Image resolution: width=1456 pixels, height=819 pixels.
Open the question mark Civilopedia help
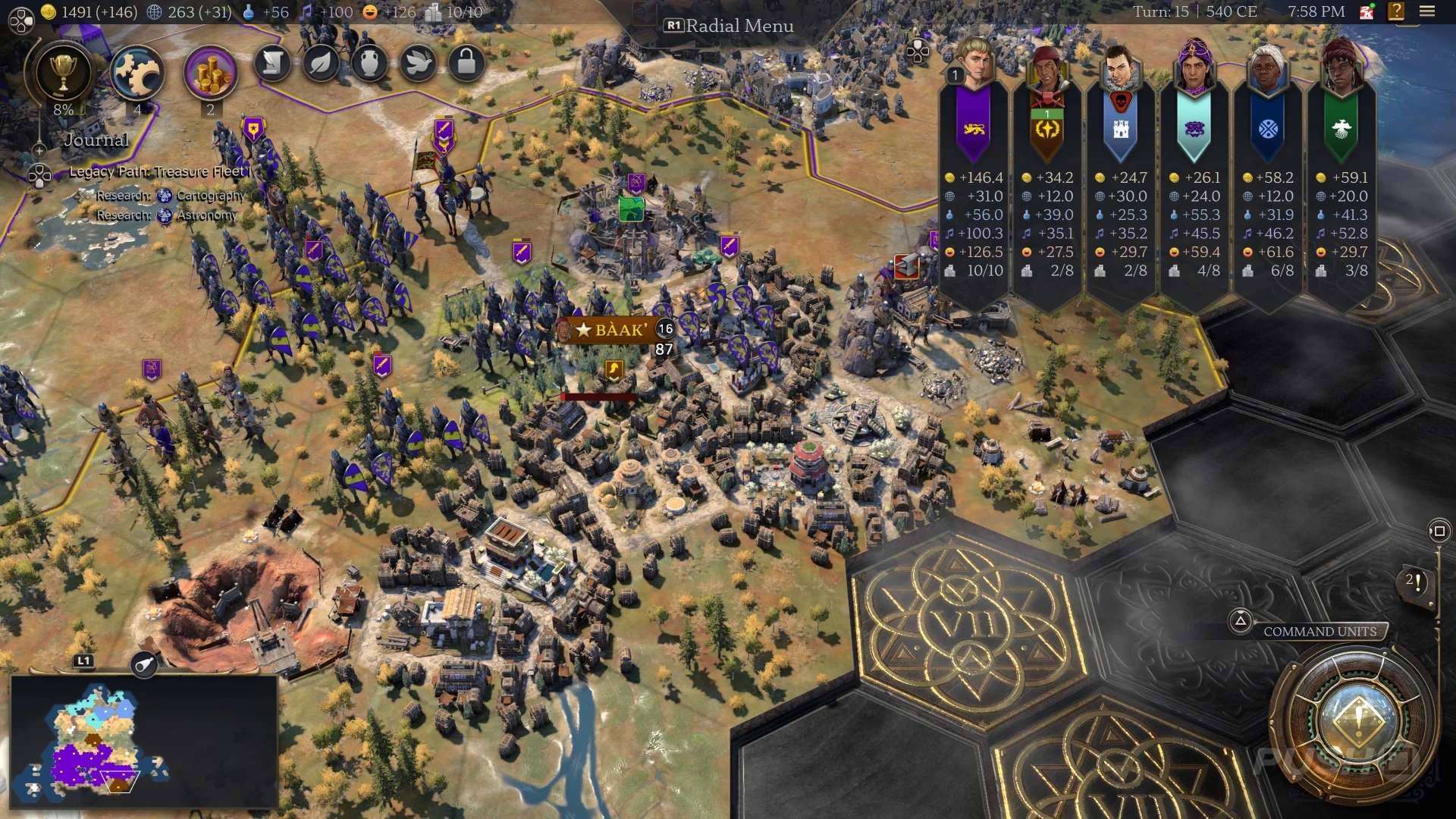click(x=1396, y=11)
